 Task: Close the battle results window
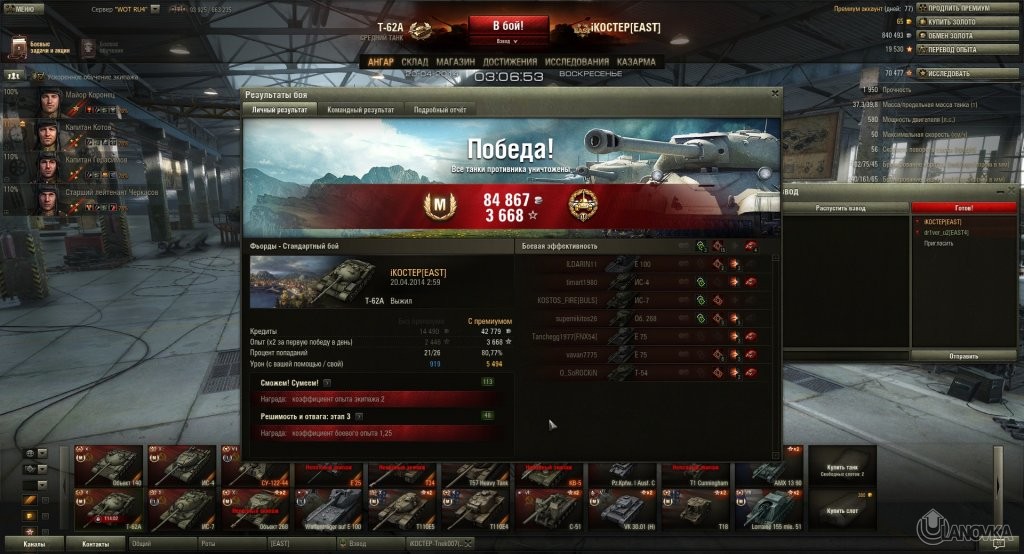pyautogui.click(x=775, y=93)
